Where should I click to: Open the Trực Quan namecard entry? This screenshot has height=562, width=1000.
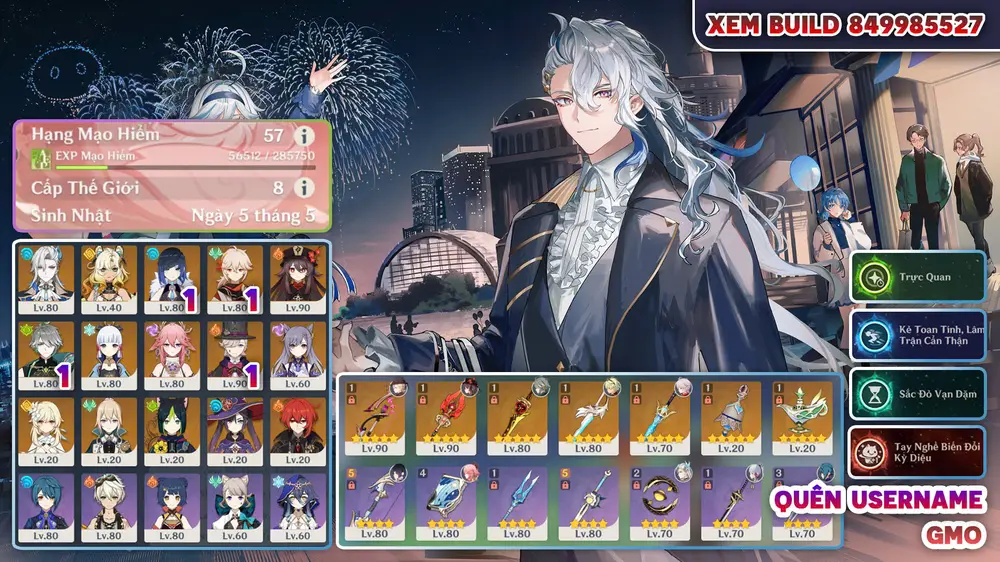[x=918, y=276]
